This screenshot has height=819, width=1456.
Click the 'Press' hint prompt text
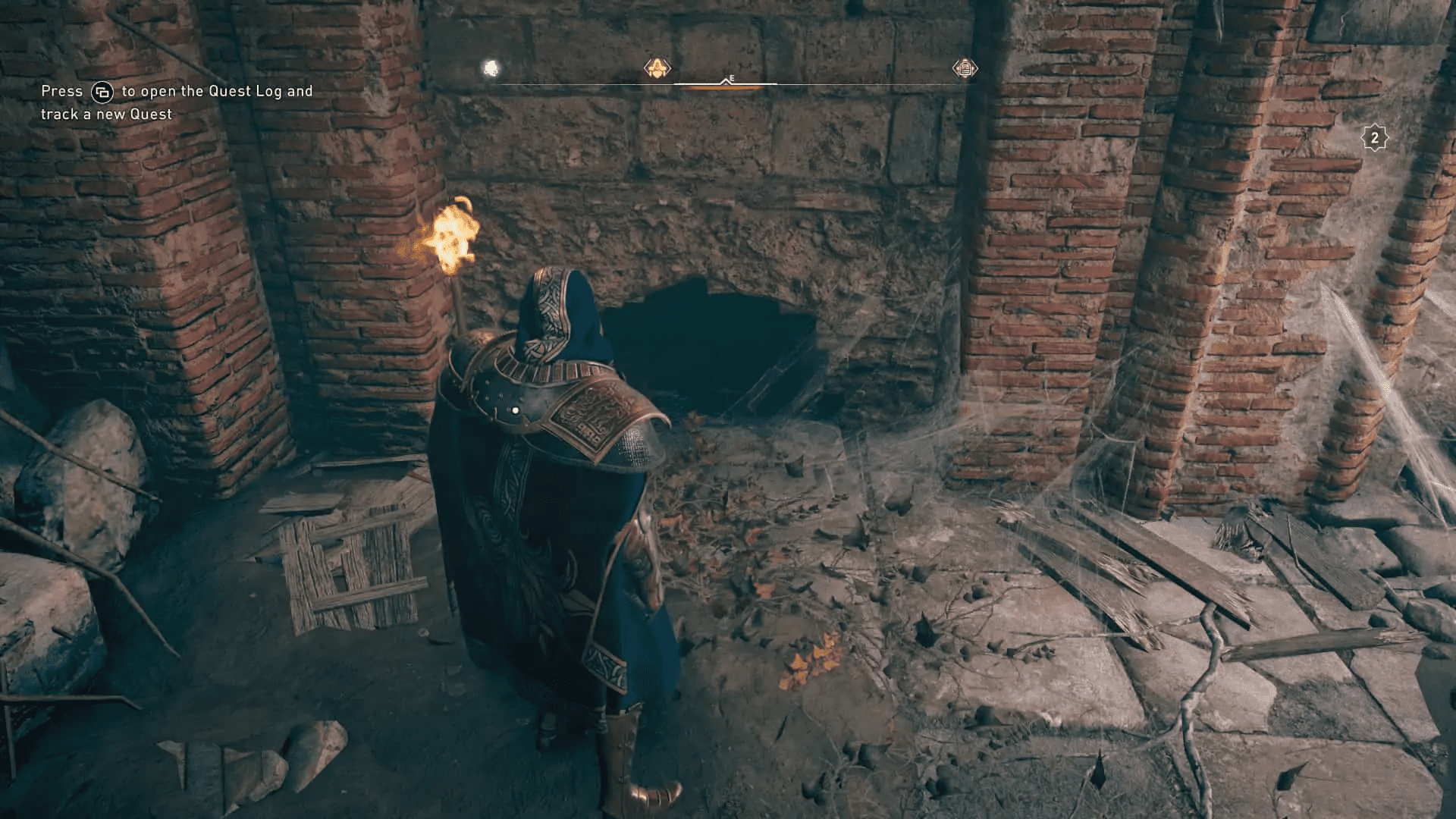(x=62, y=90)
